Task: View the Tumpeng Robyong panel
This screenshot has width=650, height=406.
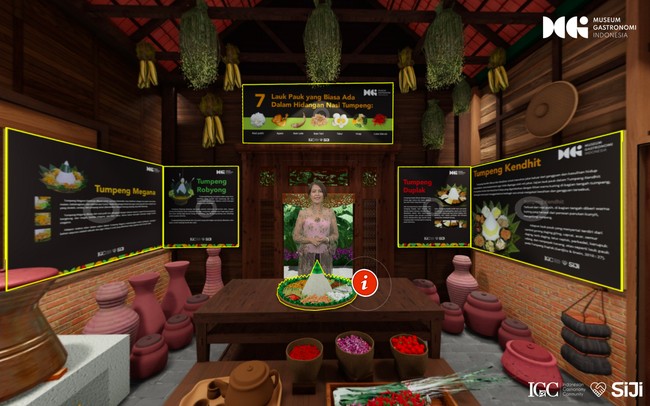Action: point(201,206)
